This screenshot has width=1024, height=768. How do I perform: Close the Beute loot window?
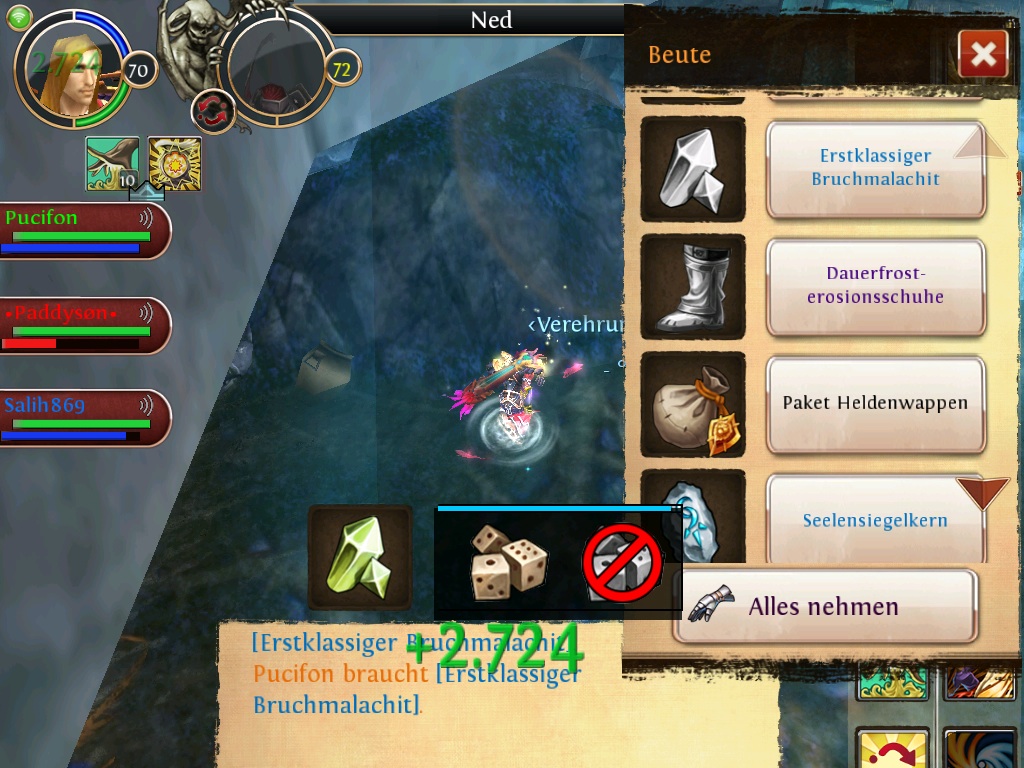pyautogui.click(x=982, y=54)
